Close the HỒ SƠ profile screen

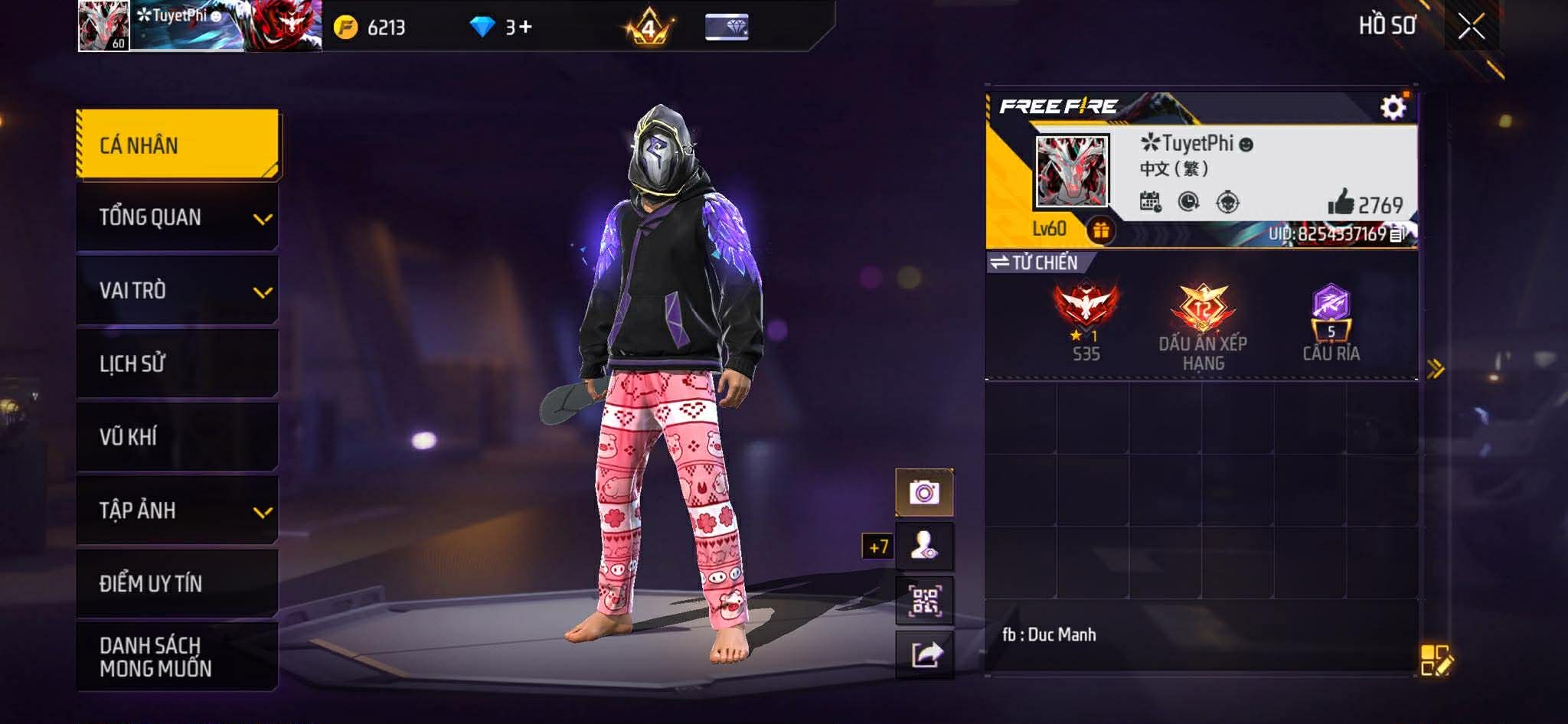(x=1471, y=27)
